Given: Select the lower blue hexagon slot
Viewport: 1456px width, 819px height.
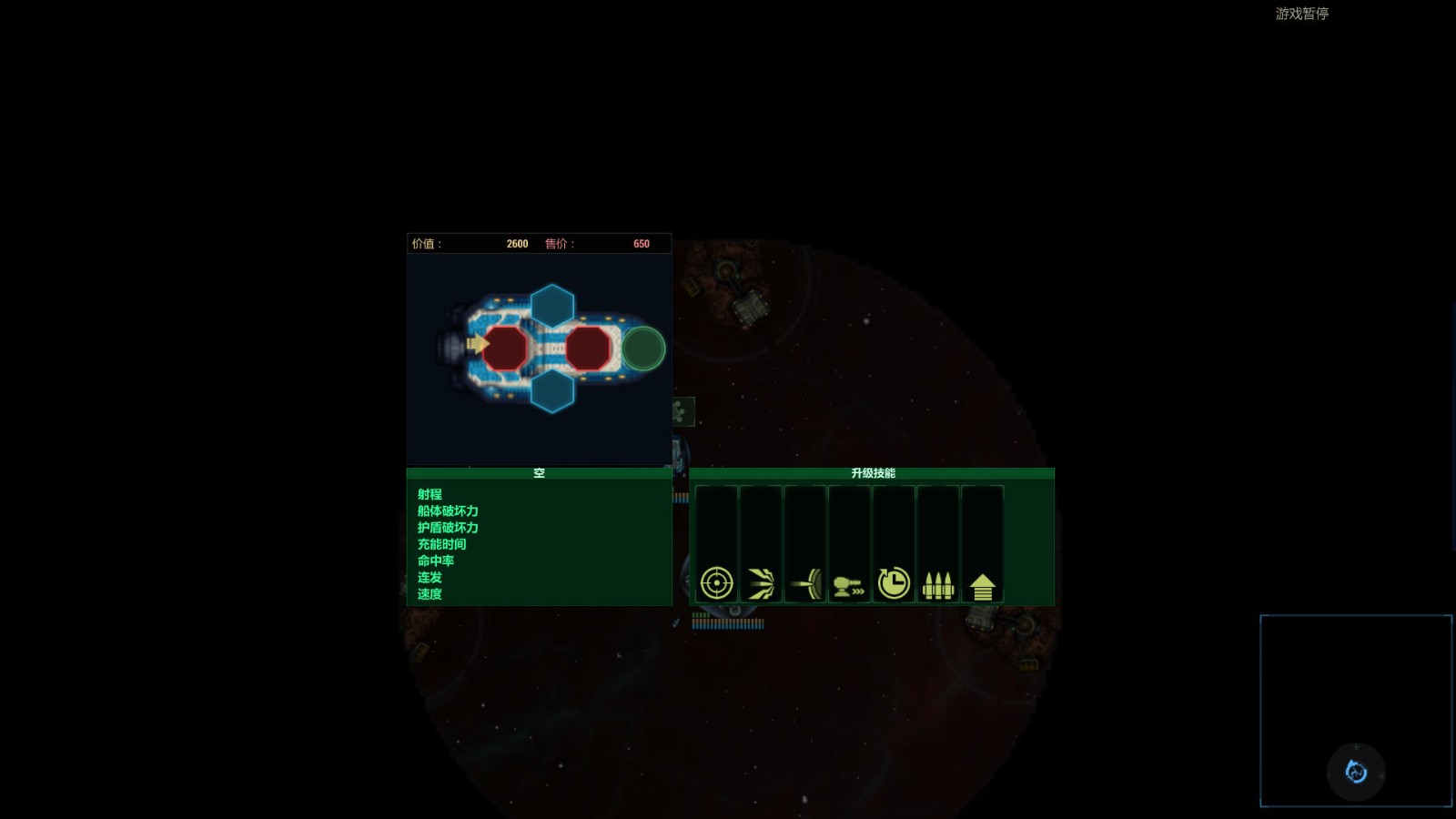Looking at the screenshot, I should tap(552, 389).
